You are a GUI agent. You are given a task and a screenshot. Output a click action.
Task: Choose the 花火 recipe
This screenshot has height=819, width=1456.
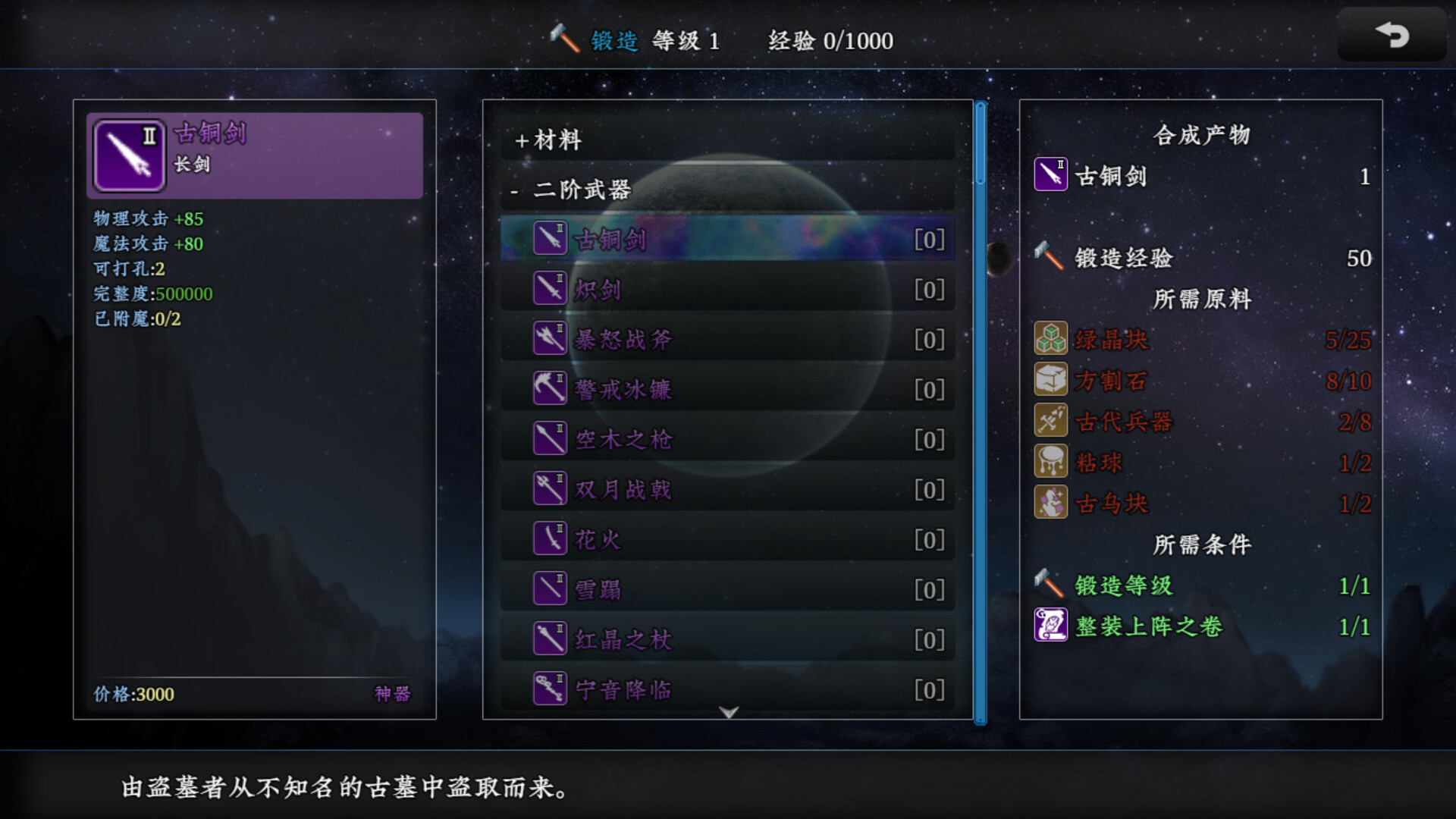coord(726,540)
